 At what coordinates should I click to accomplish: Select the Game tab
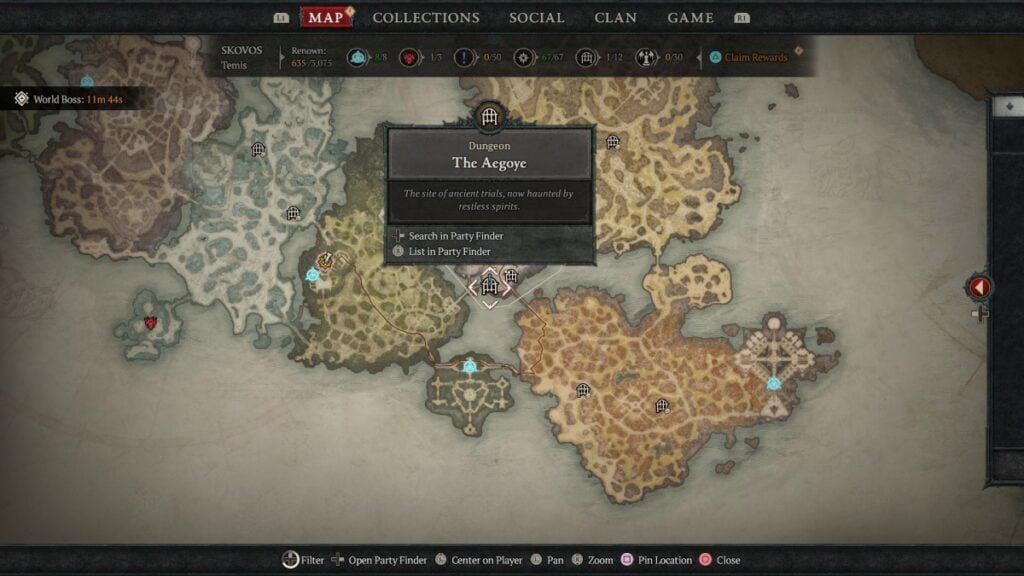[690, 18]
